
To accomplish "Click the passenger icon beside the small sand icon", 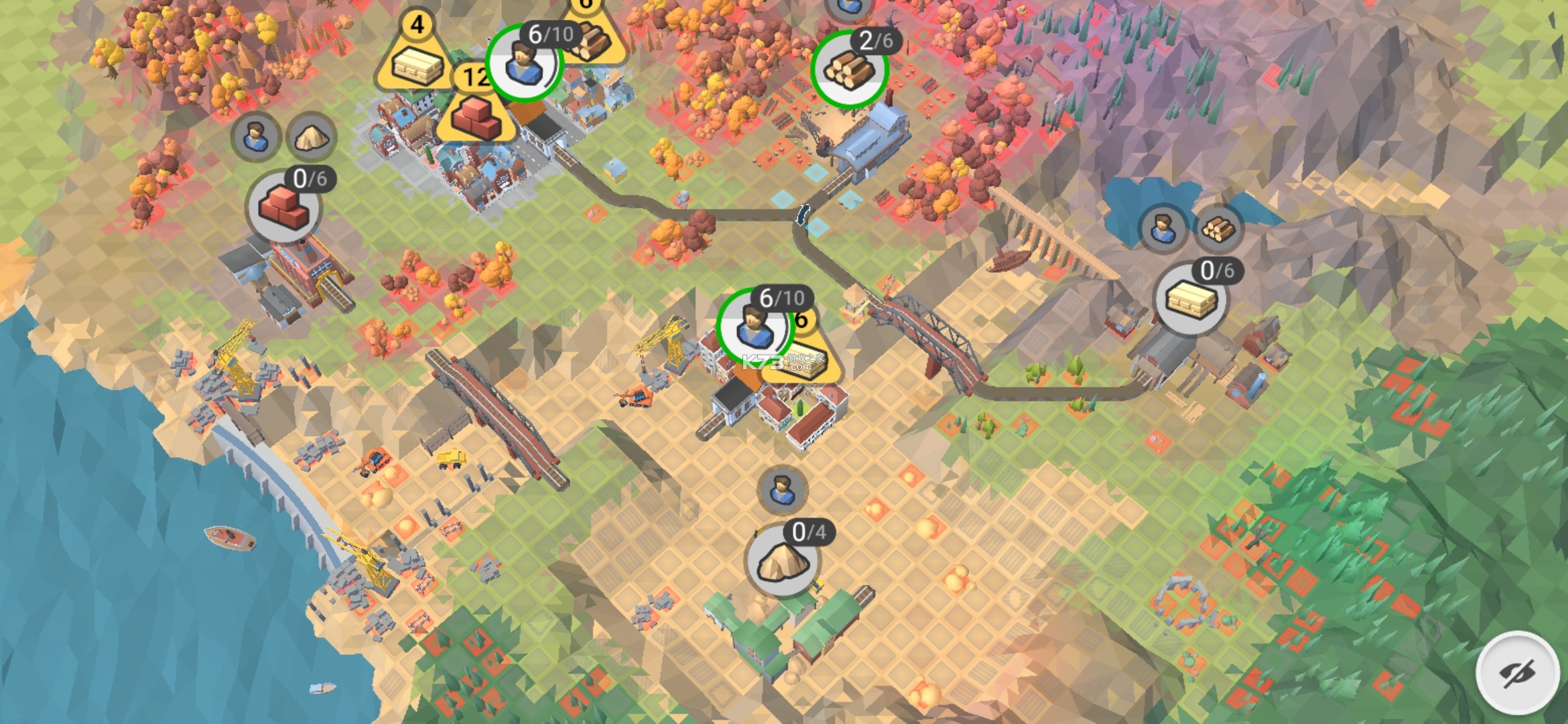I will pos(255,136).
